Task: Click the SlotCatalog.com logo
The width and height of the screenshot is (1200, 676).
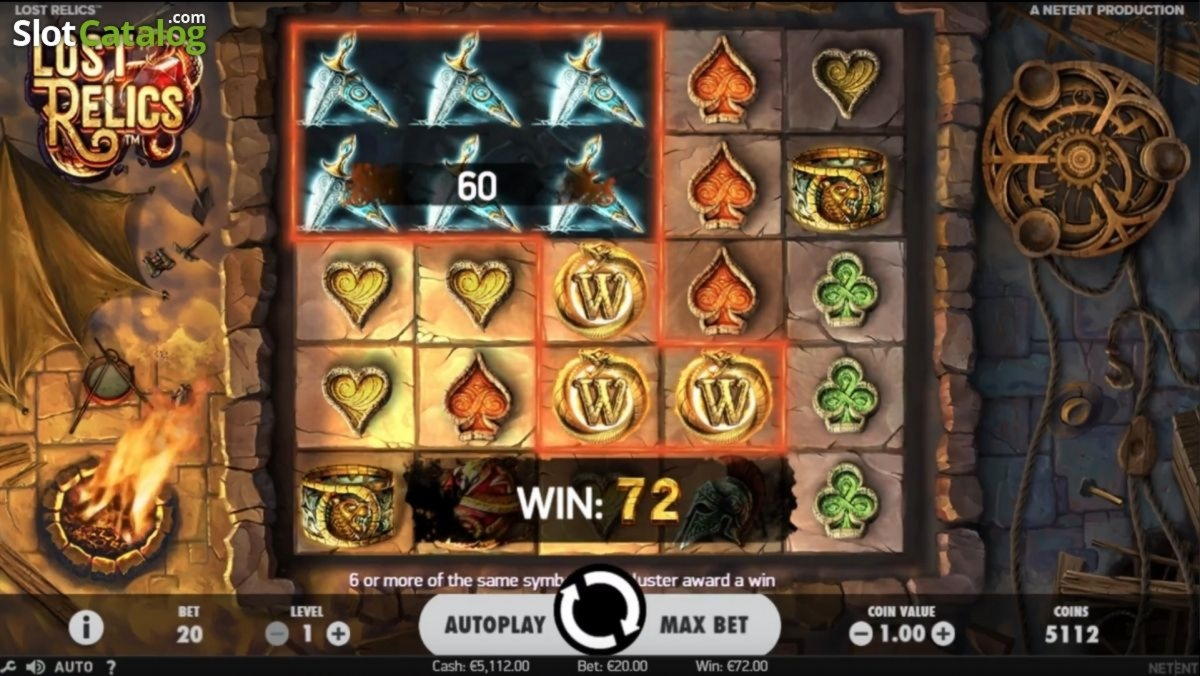Action: click(109, 34)
